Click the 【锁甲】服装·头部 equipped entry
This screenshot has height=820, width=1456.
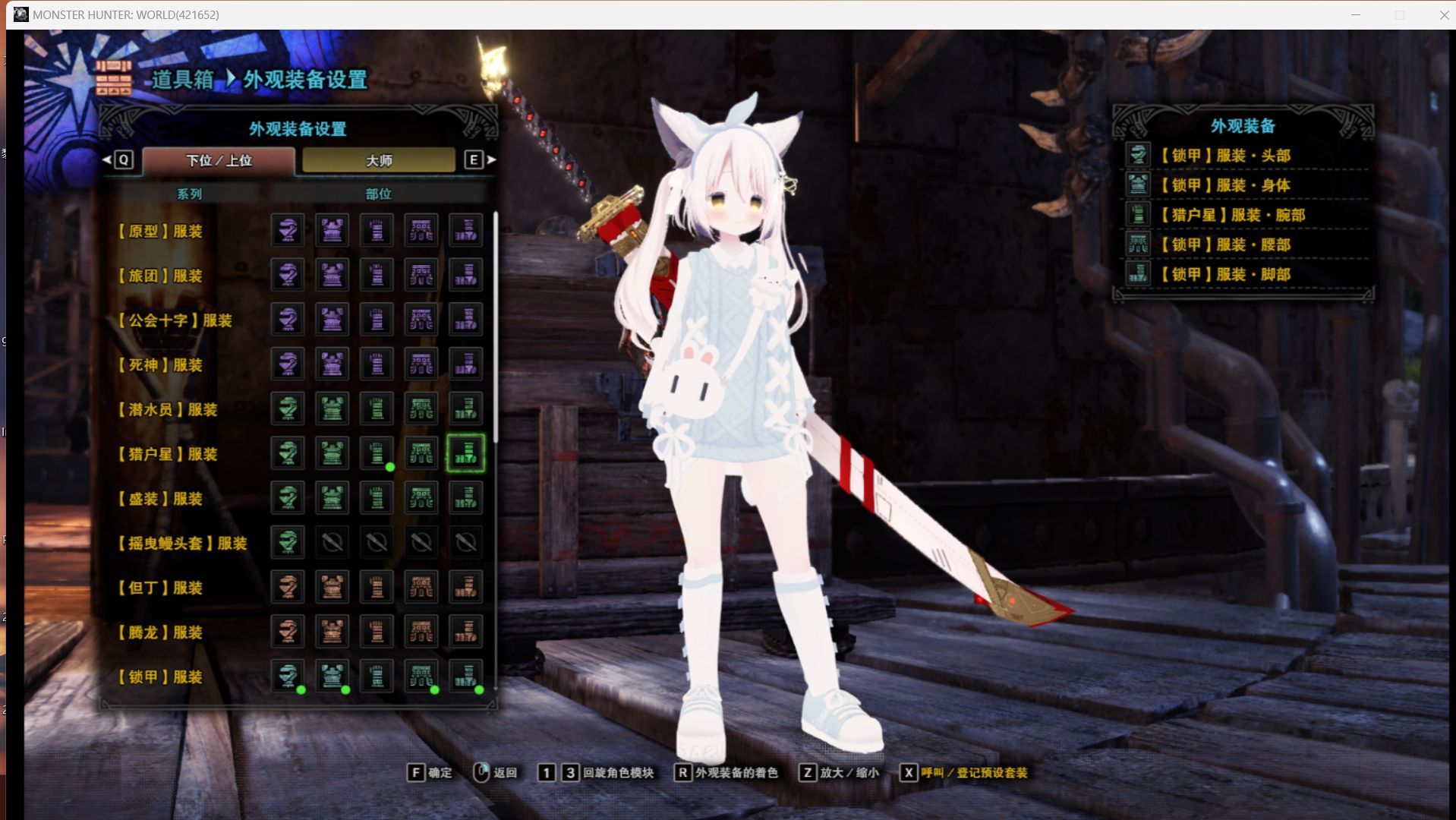point(1230,156)
